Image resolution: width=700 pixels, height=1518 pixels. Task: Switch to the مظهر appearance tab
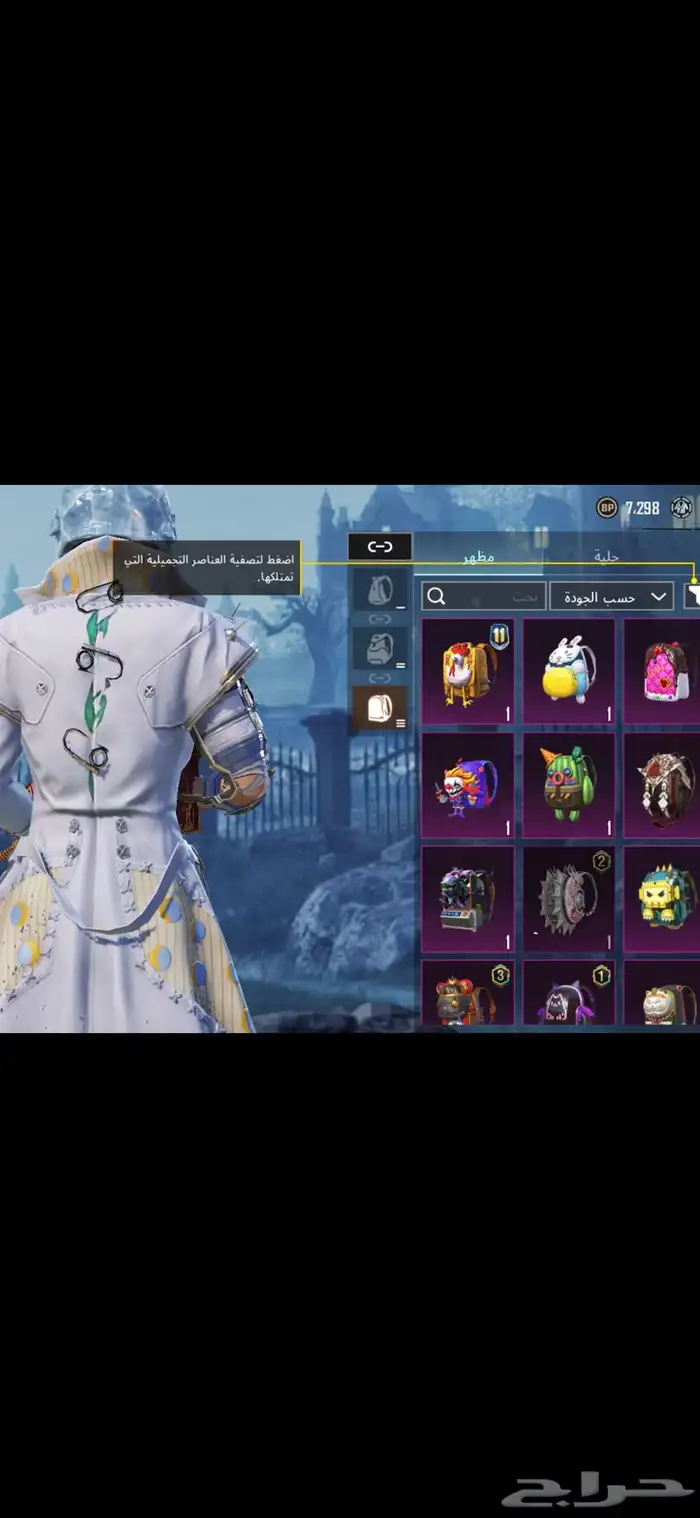[x=478, y=556]
